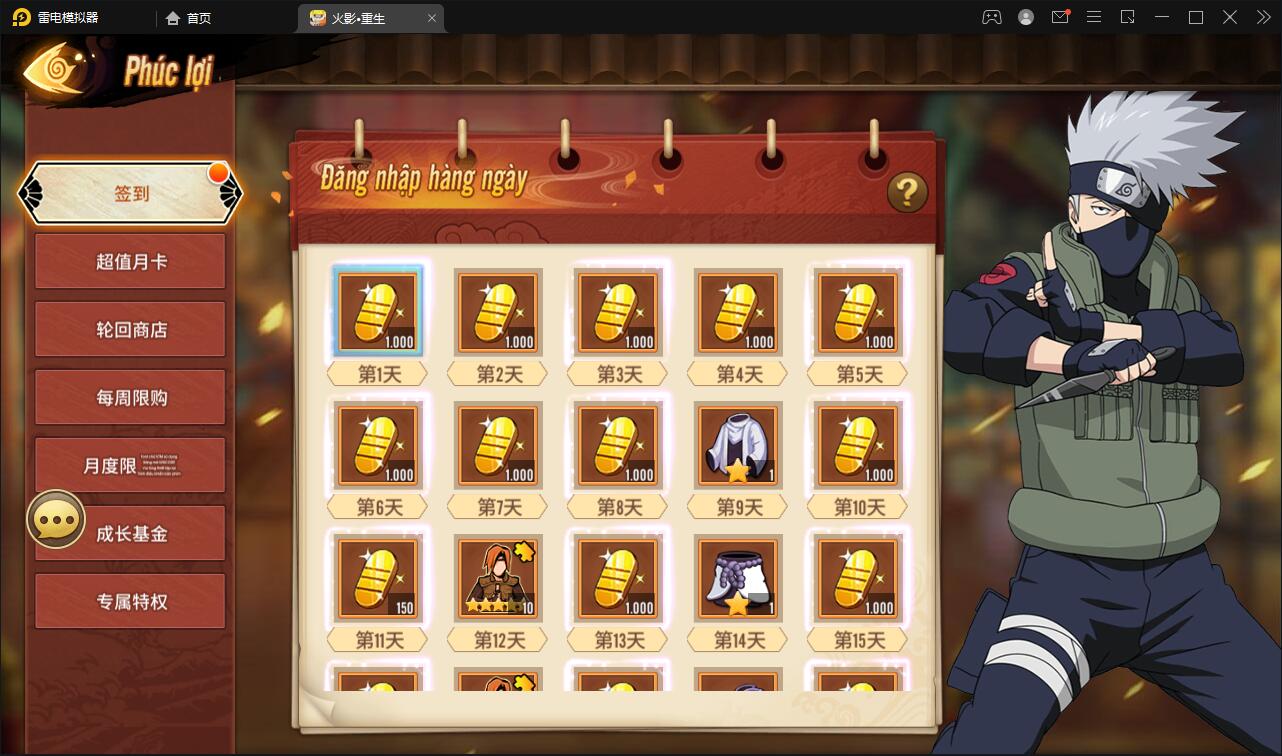The image size is (1282, 756).
Task: Click the Day 5 reward thumbnail
Action: [857, 312]
